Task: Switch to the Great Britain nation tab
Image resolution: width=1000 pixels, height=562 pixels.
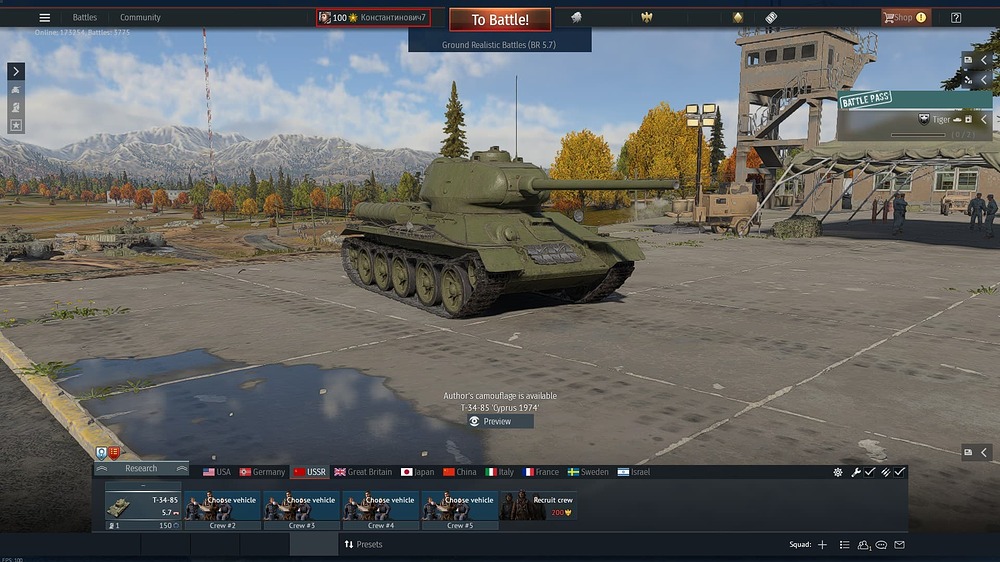Action: 363,472
